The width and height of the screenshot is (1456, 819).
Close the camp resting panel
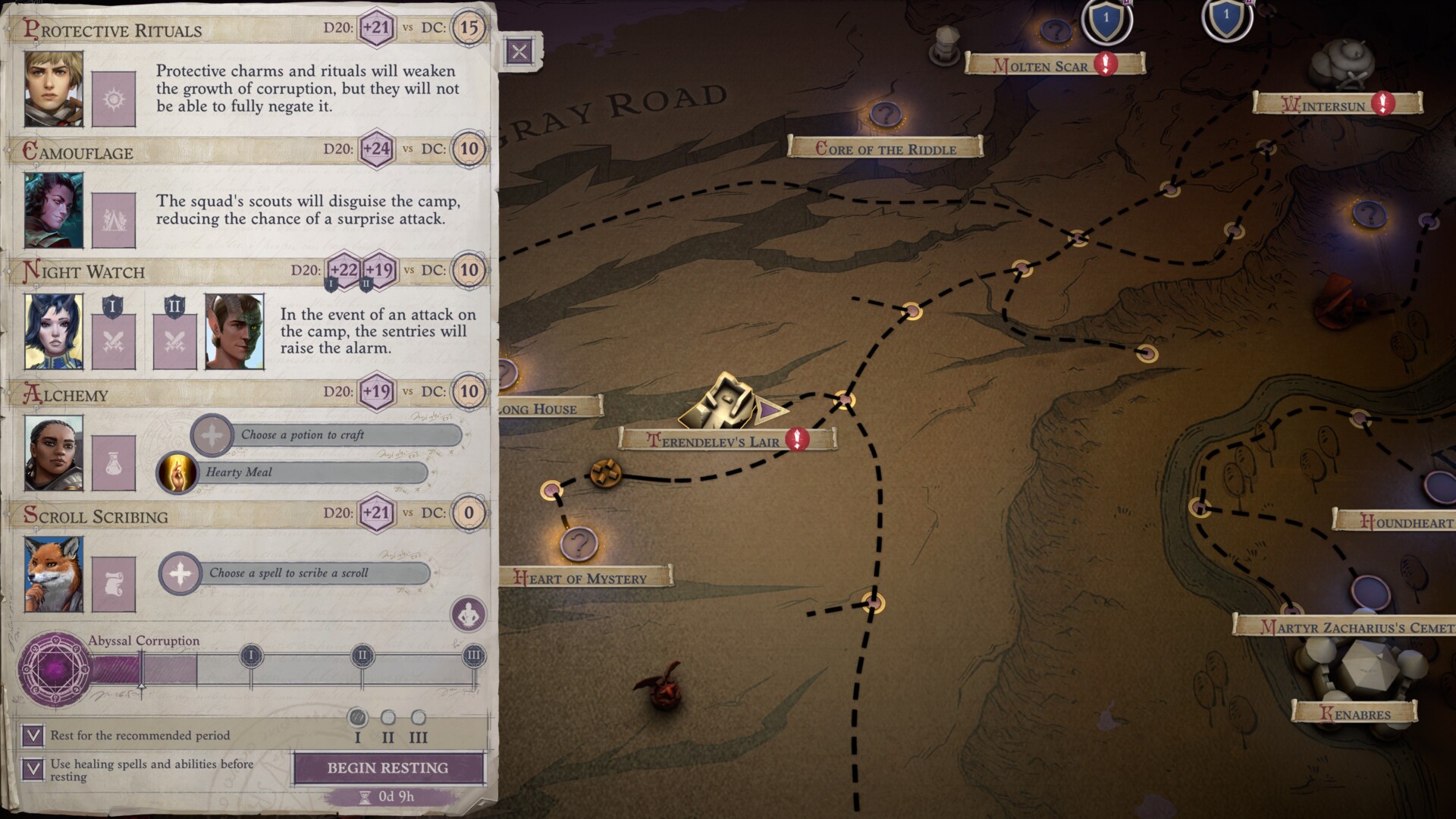click(519, 52)
